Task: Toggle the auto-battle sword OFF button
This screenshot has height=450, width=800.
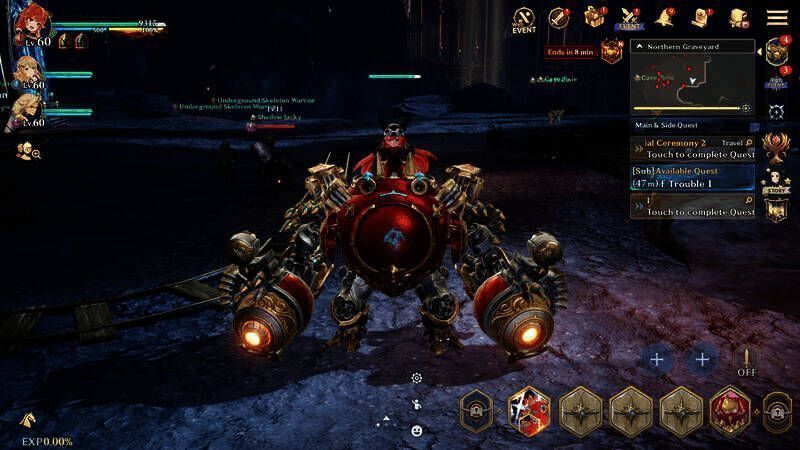Action: pos(746,361)
